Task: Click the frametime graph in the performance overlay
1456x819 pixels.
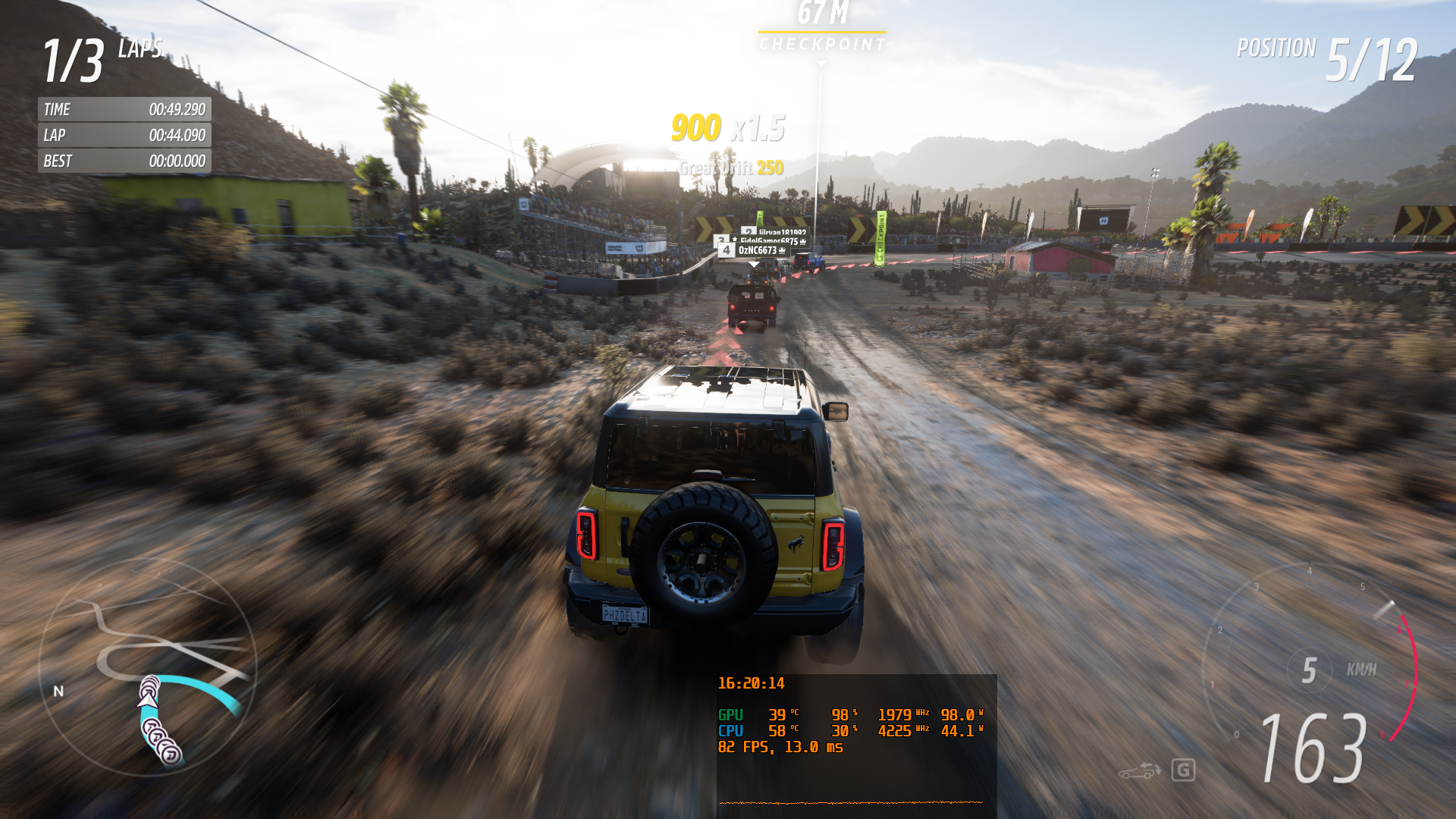Action: [851, 802]
